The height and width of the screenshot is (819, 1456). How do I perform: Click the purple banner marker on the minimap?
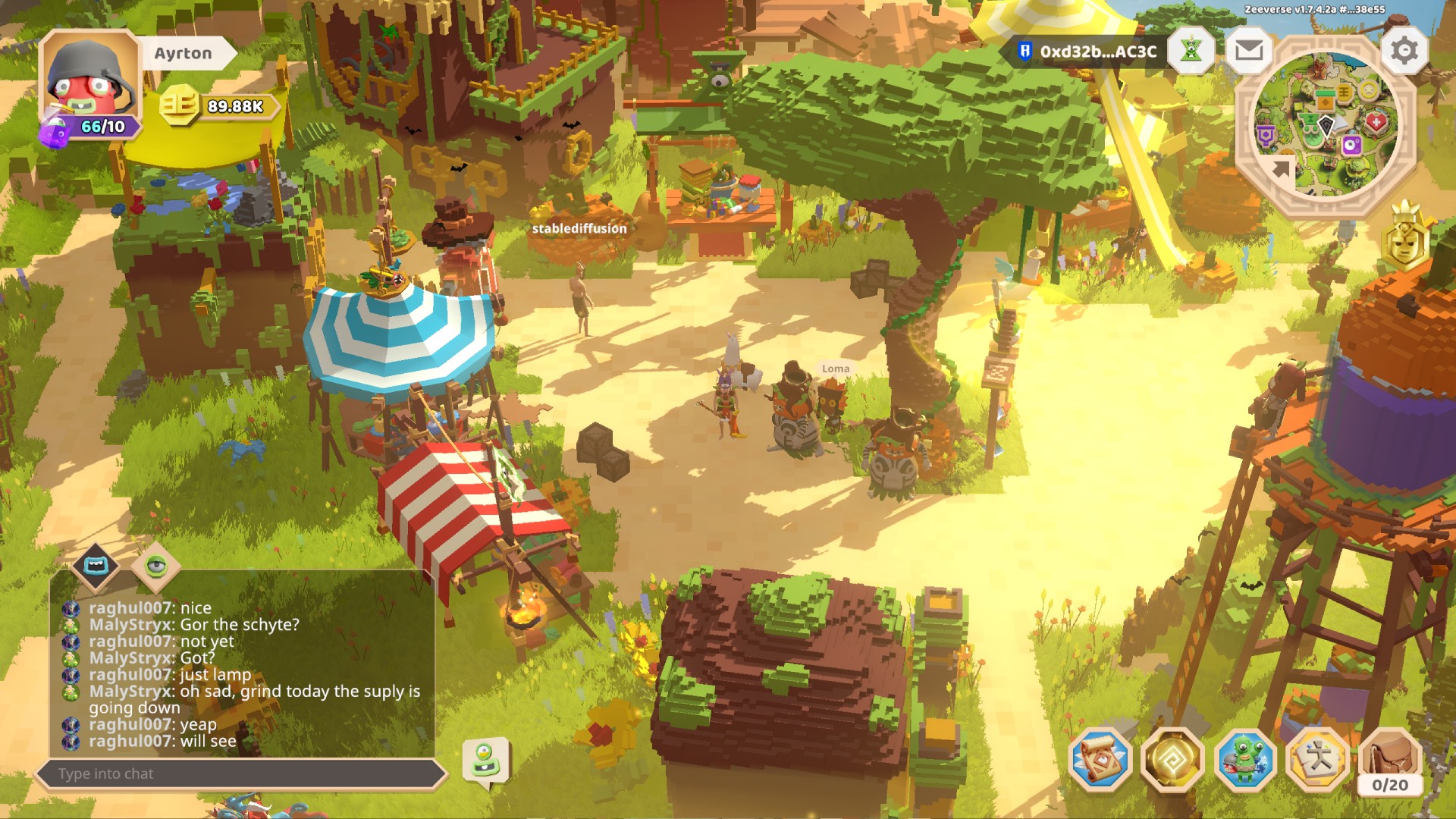coord(1265,136)
